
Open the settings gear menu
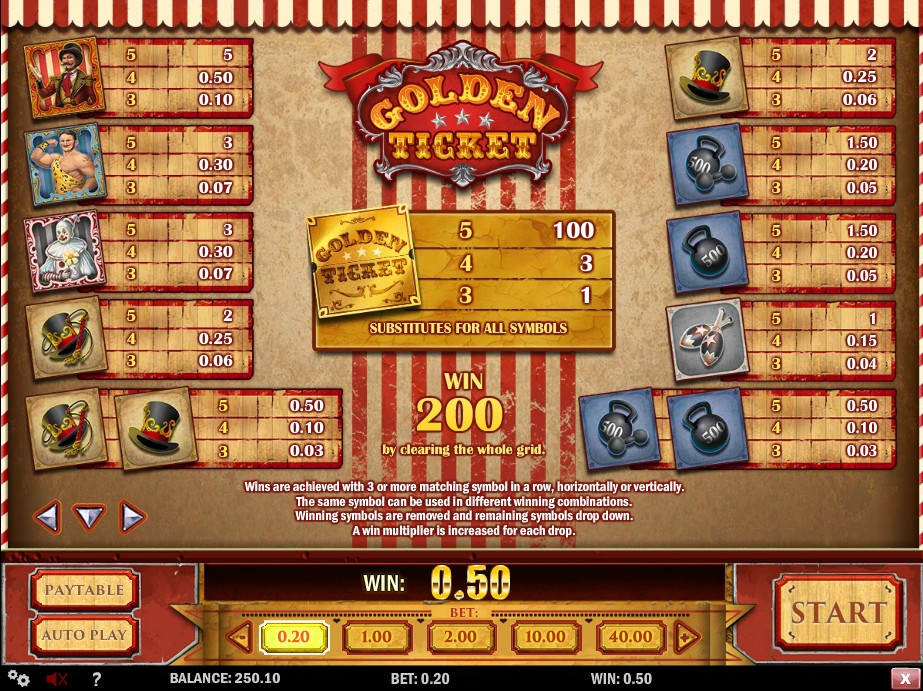18,679
